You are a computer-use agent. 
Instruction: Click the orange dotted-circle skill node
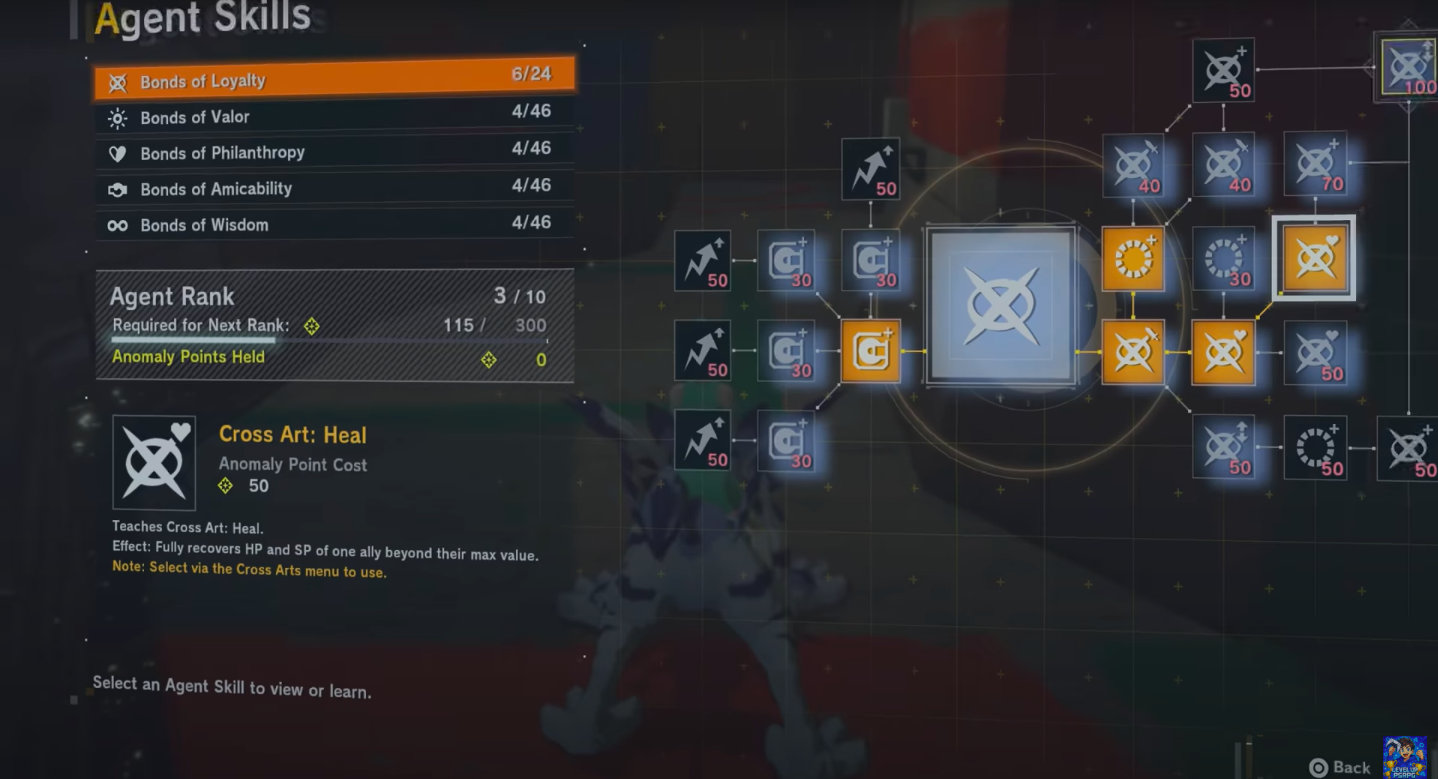point(1133,259)
